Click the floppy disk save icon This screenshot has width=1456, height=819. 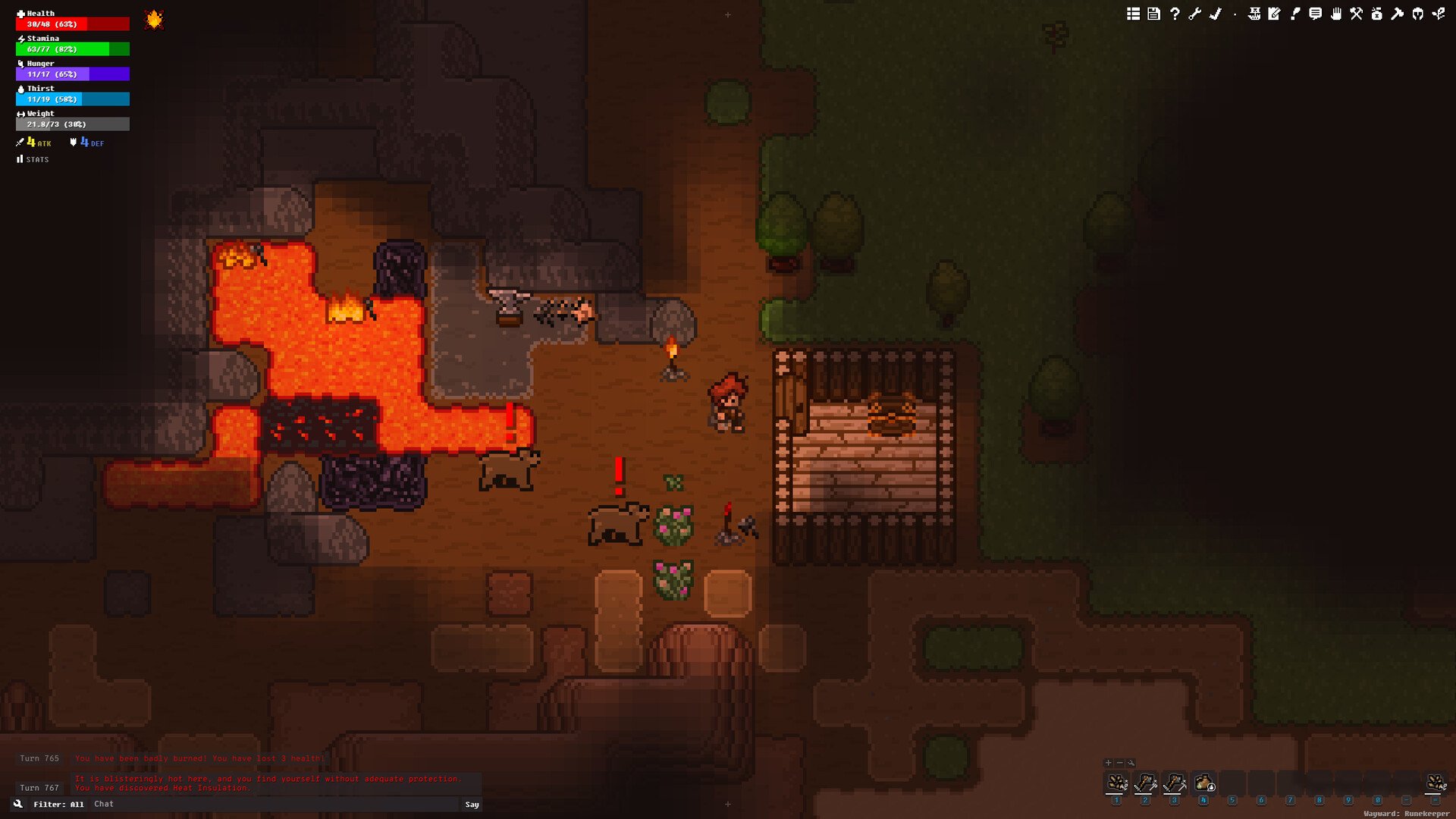[1153, 14]
